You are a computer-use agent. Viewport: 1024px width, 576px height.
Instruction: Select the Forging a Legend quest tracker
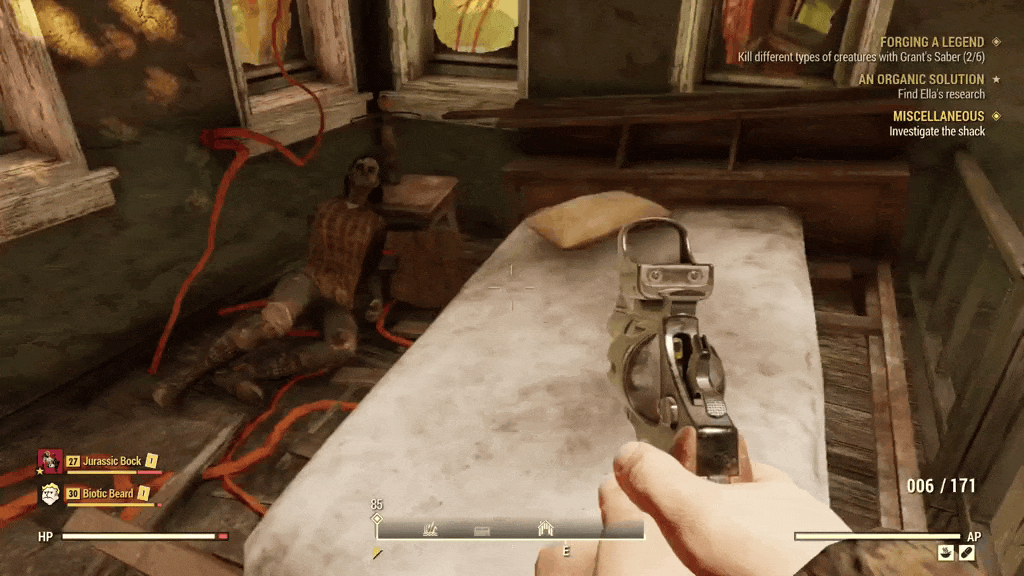(931, 43)
